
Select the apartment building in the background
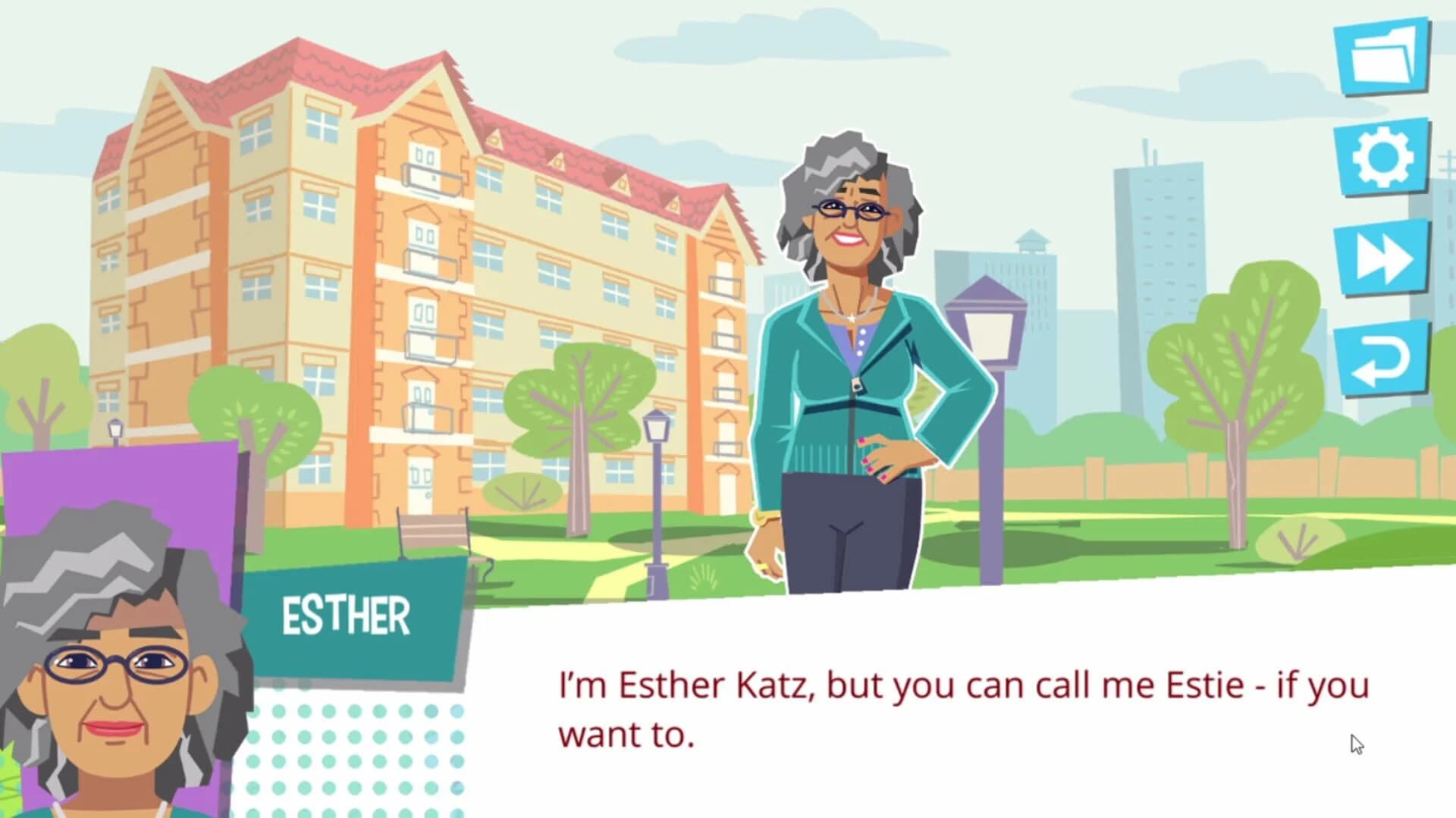pos(417,265)
